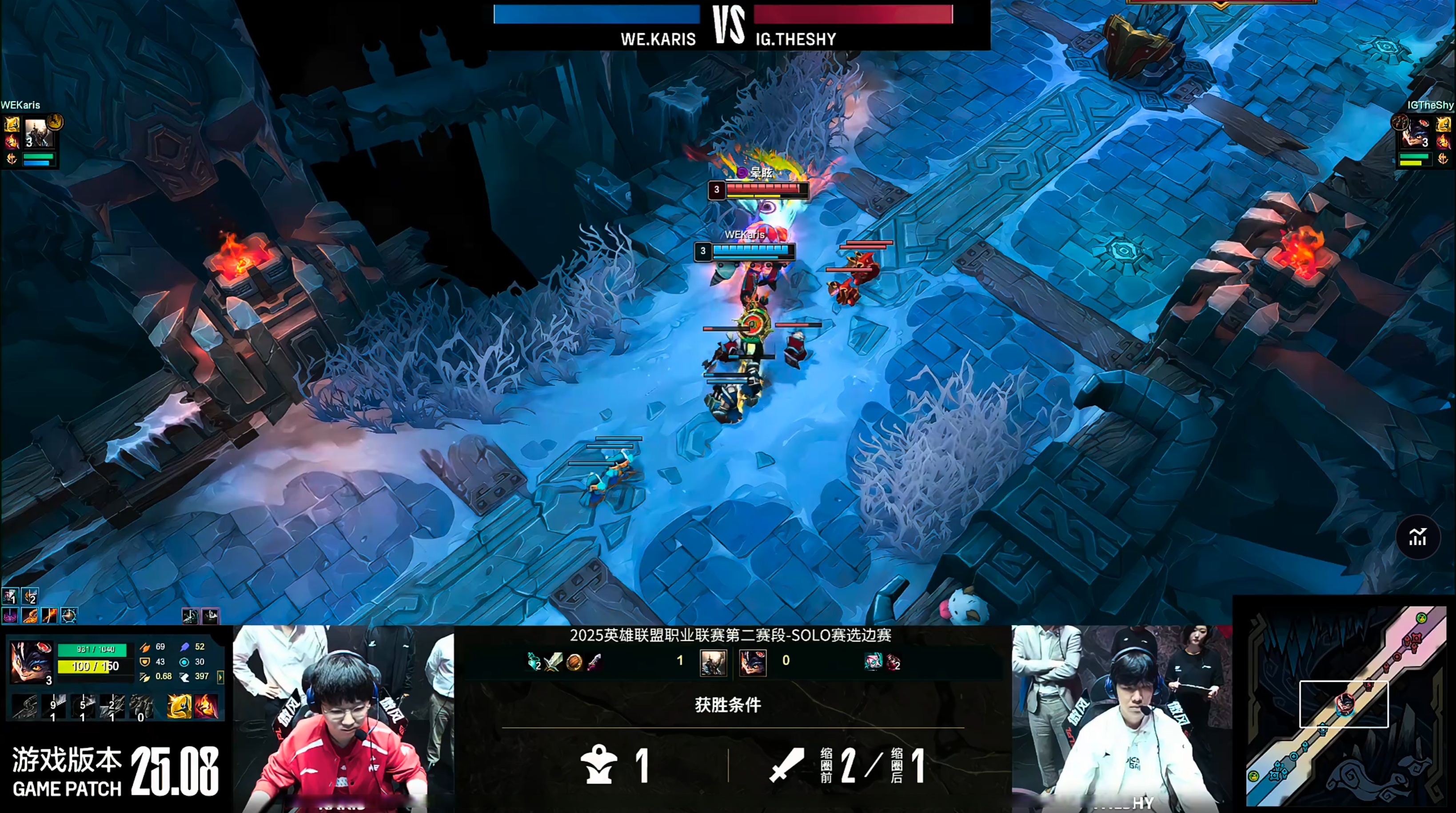Click the purple cake buff icon
Image resolution: width=1456 pixels, height=813 pixels.
coord(10,615)
